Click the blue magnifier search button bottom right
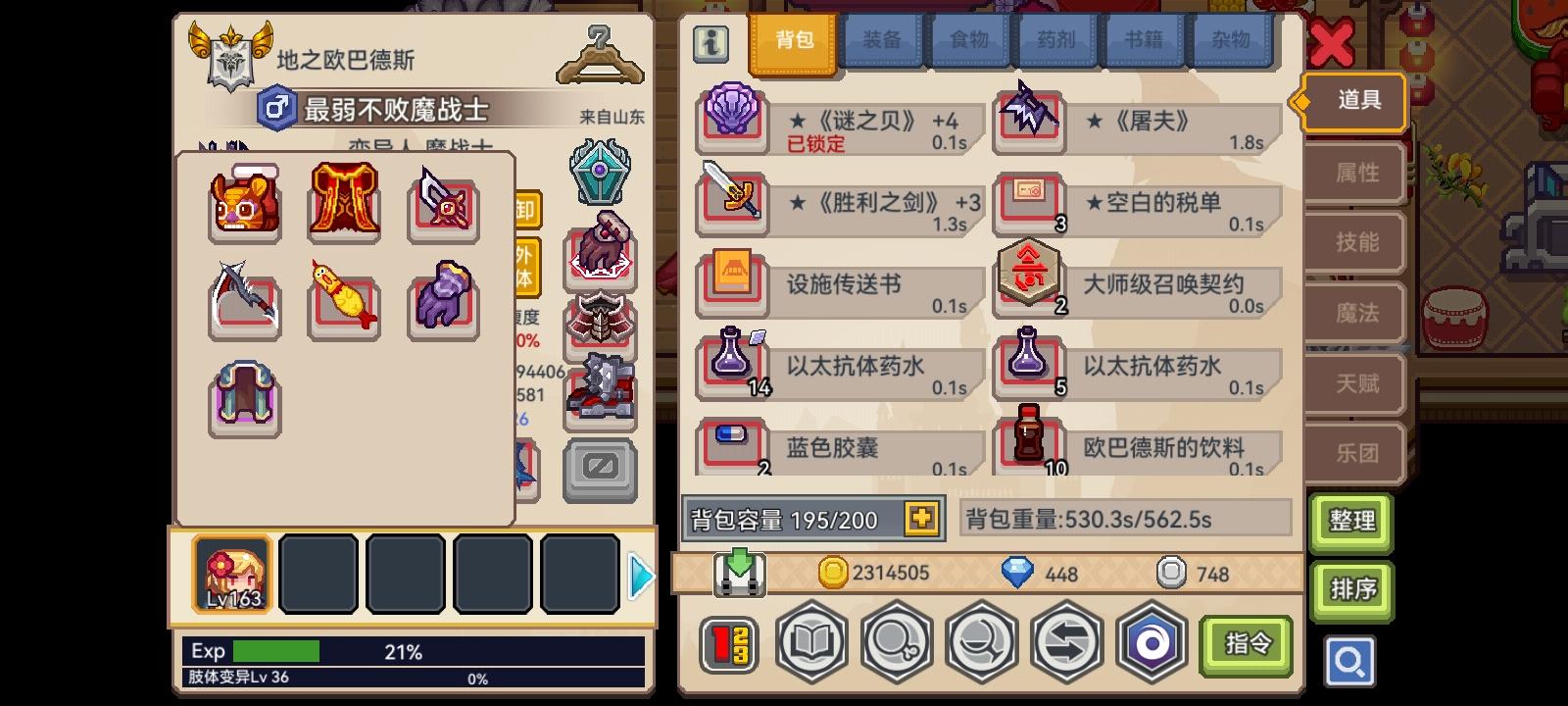The height and width of the screenshot is (706, 1568). [x=1350, y=662]
